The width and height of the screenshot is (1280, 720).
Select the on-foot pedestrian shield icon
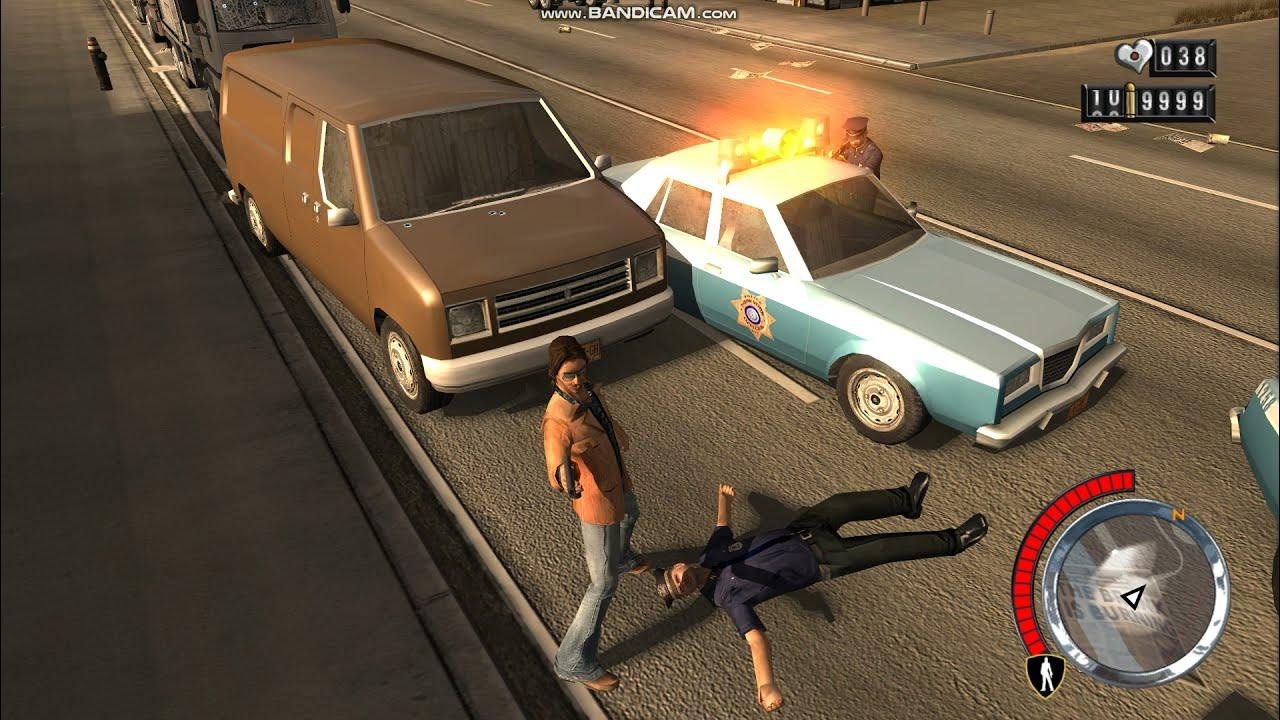click(x=1044, y=675)
